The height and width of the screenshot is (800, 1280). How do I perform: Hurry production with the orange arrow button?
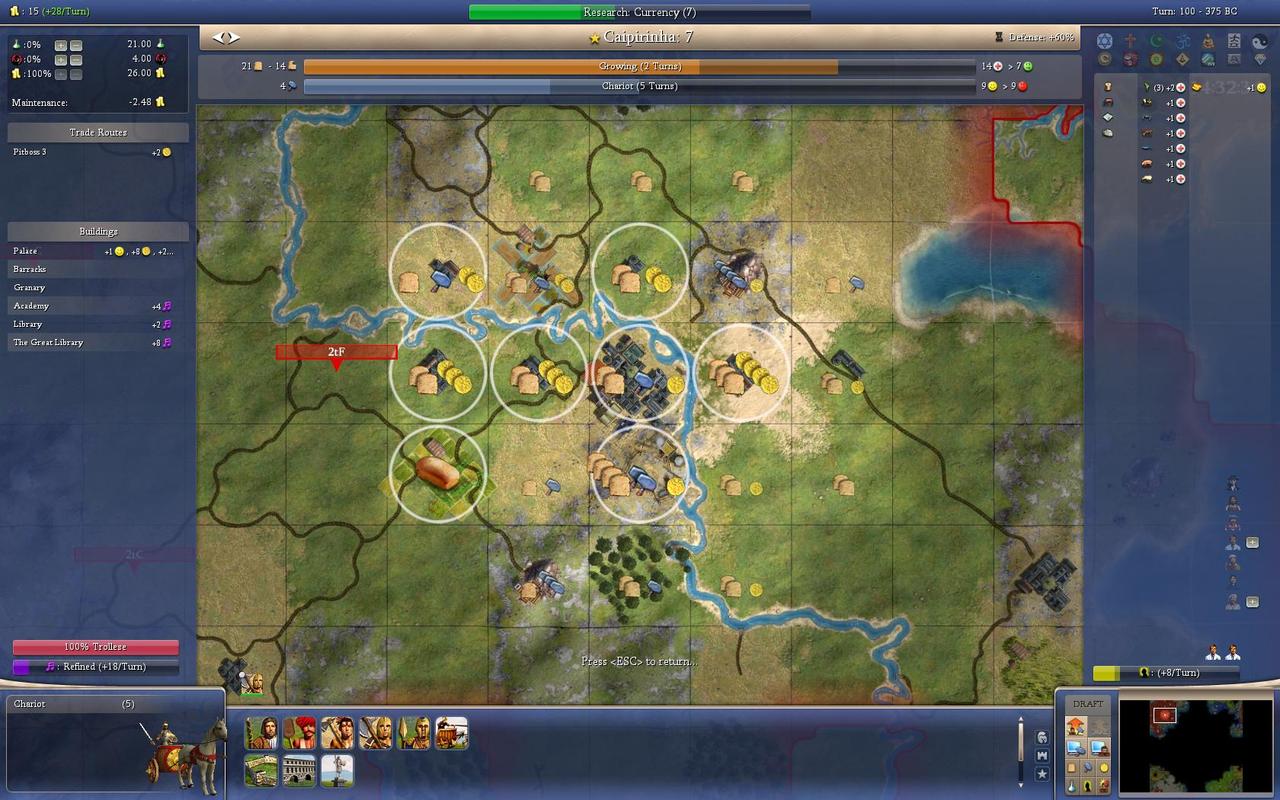[x=1076, y=726]
